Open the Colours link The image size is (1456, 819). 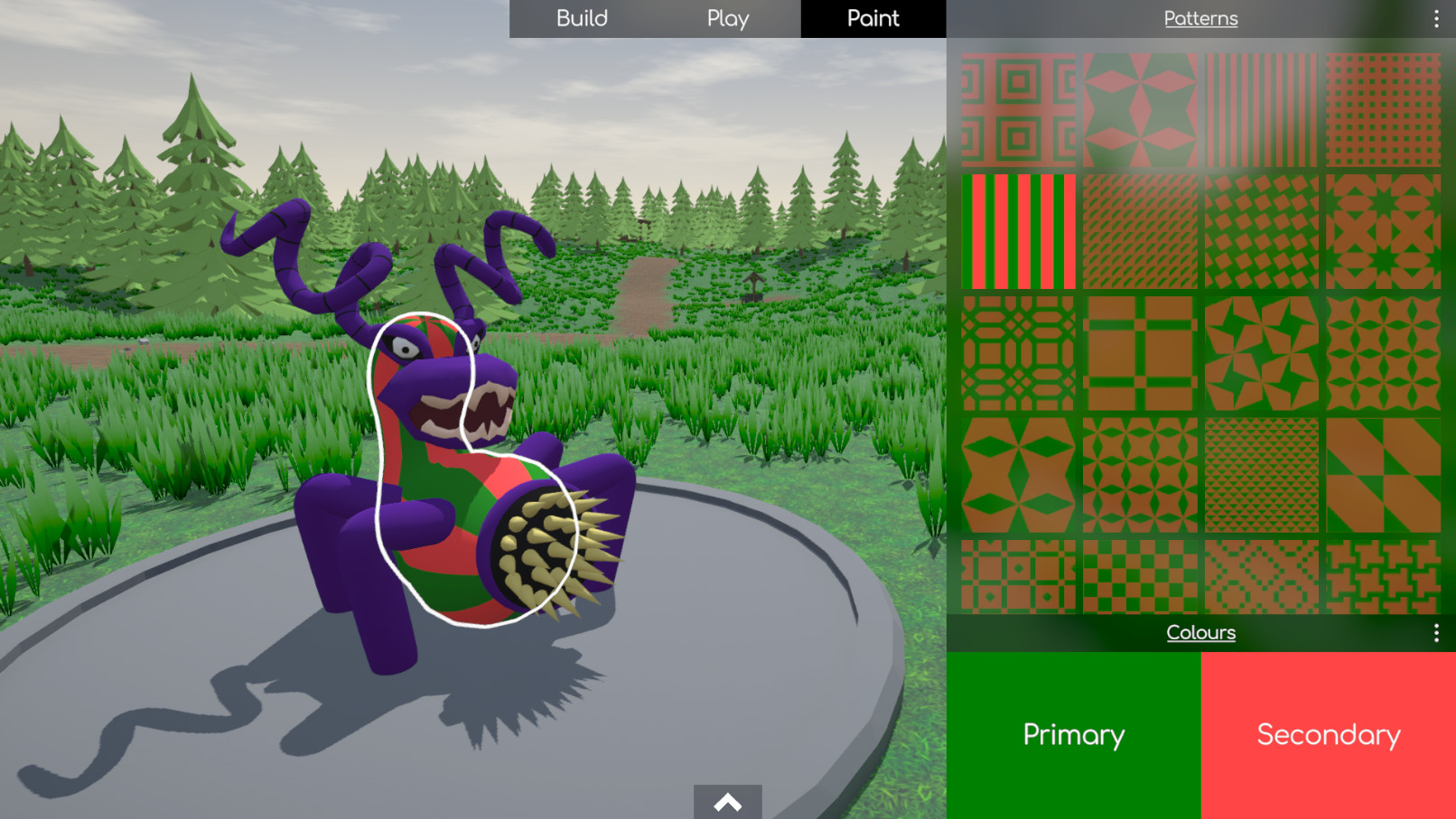[1200, 633]
